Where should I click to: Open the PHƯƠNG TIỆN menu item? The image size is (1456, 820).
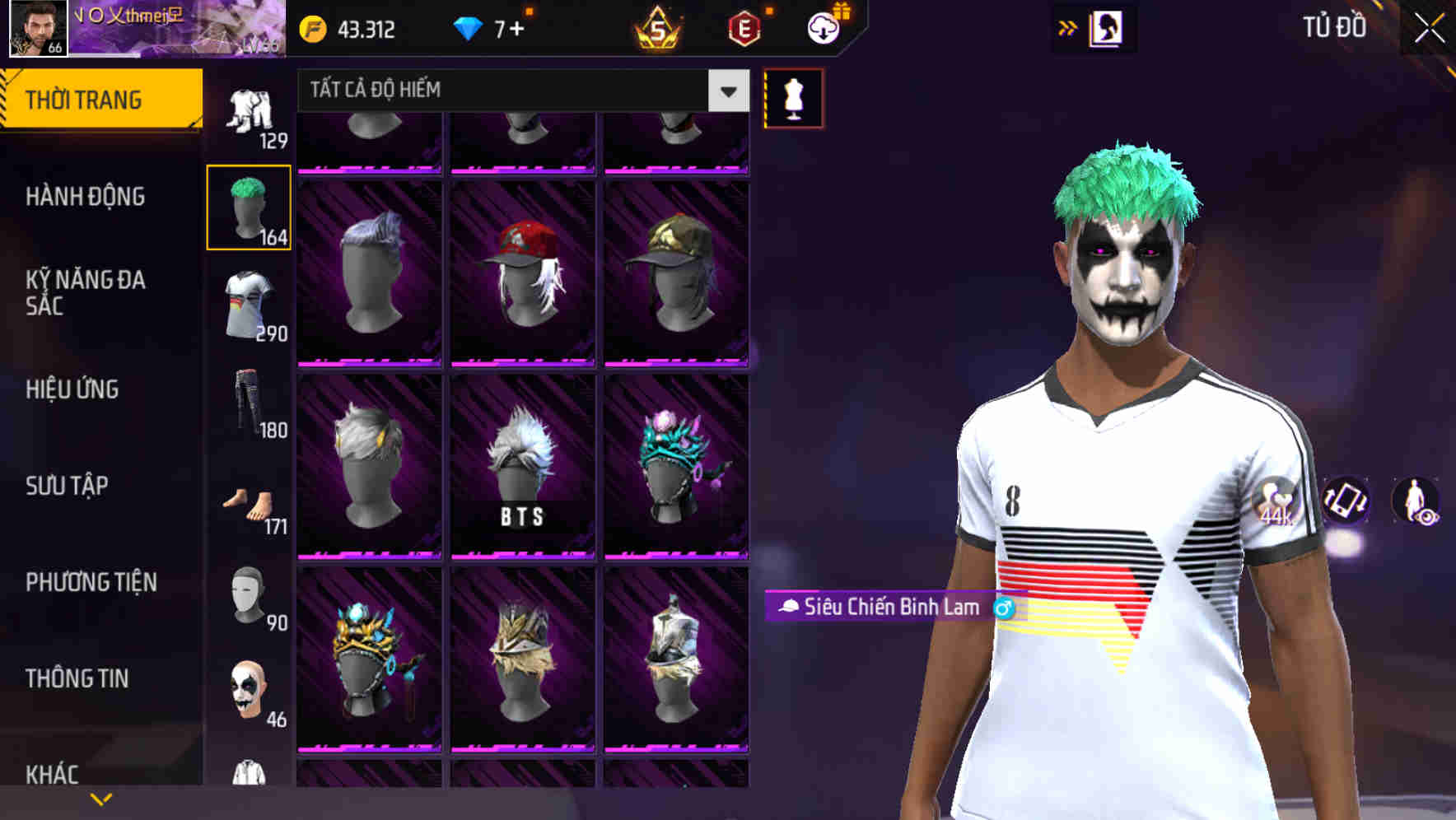tap(91, 581)
